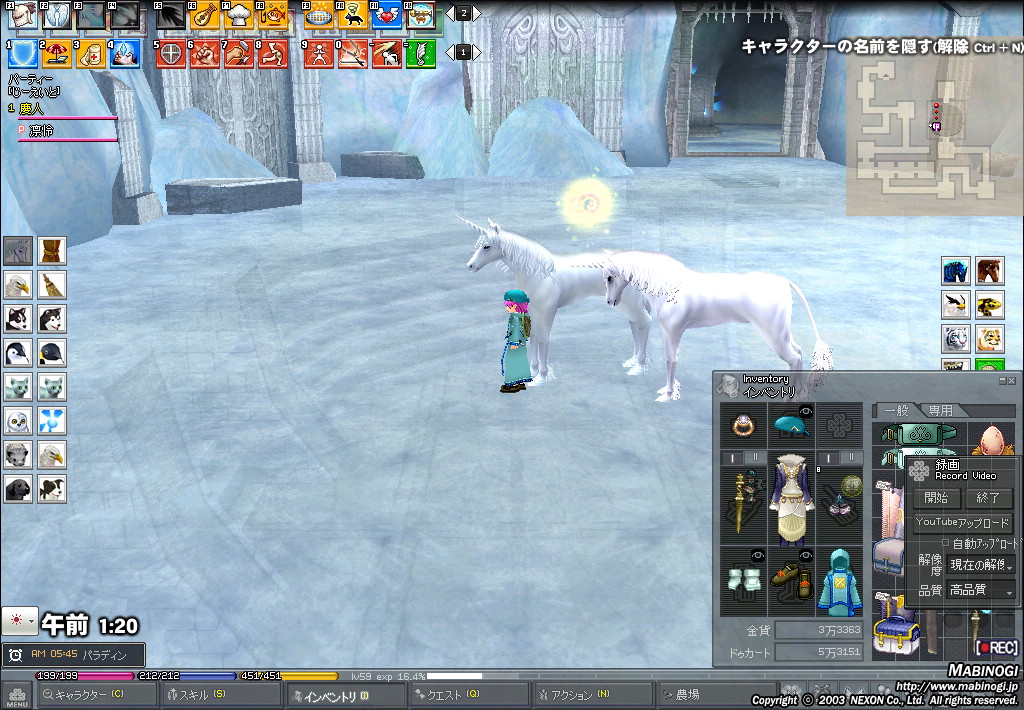The height and width of the screenshot is (710, 1024).
Task: Stop recording with the 終了 button
Action: click(987, 498)
